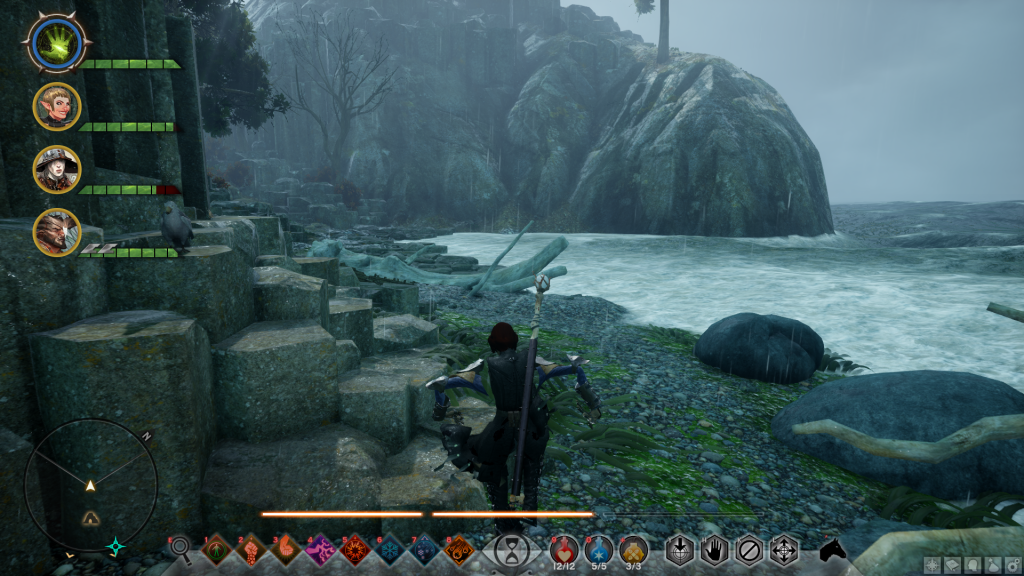Viewport: 1024px width, 576px height.
Task: Switch to the blonde elf companion portrait
Action: (x=56, y=106)
